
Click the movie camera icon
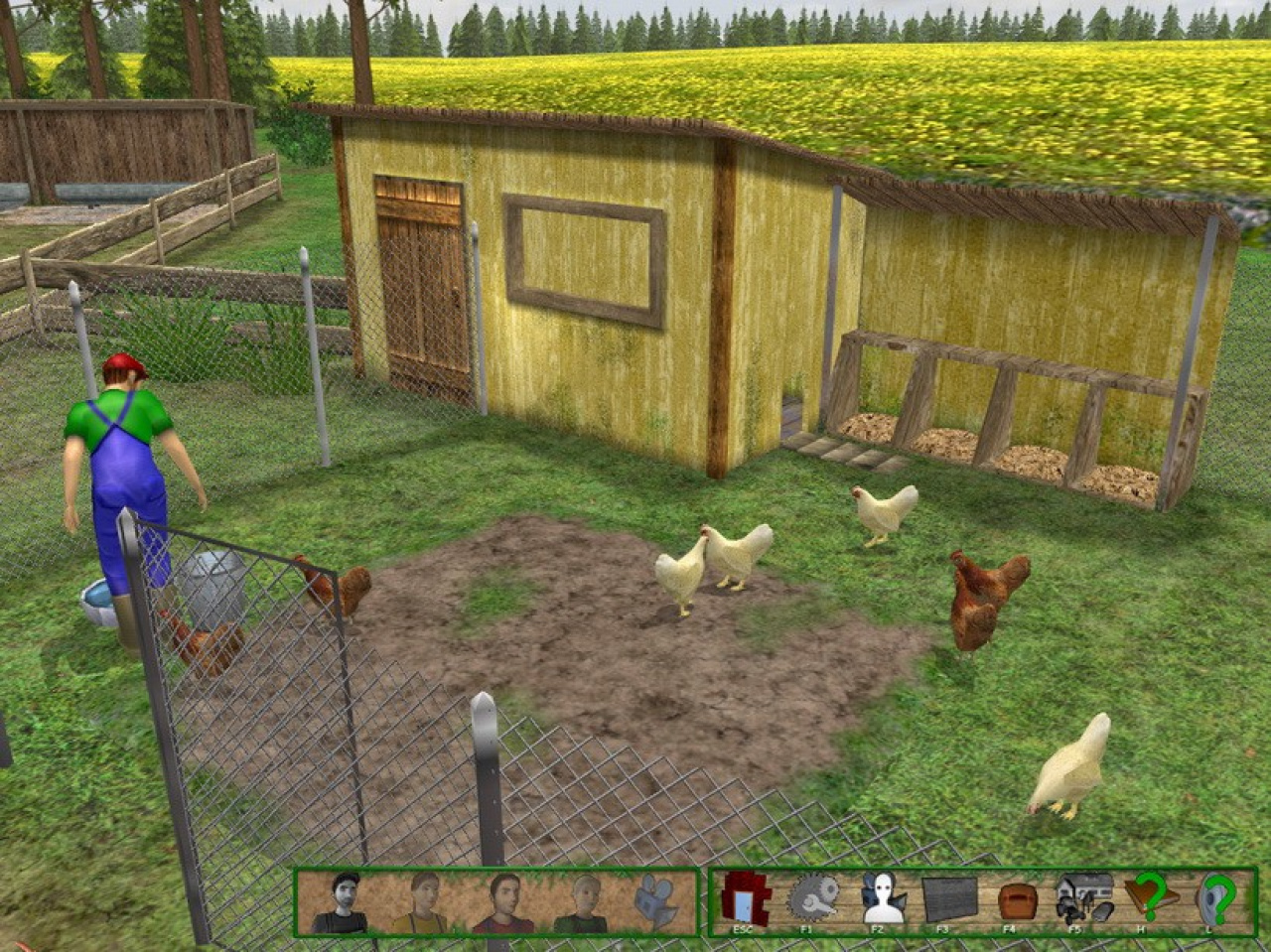click(655, 899)
